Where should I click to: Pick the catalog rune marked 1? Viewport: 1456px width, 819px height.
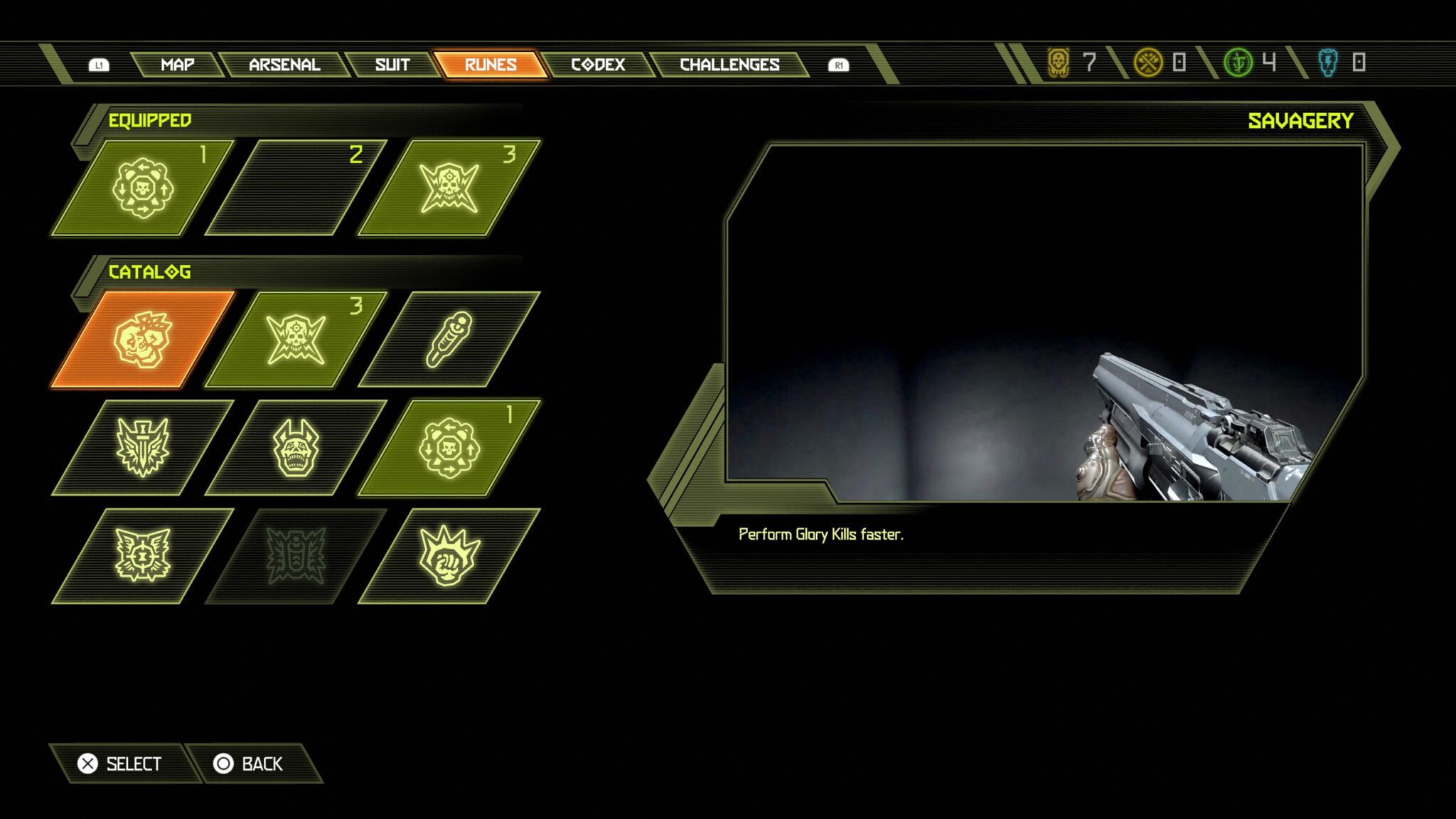[449, 448]
